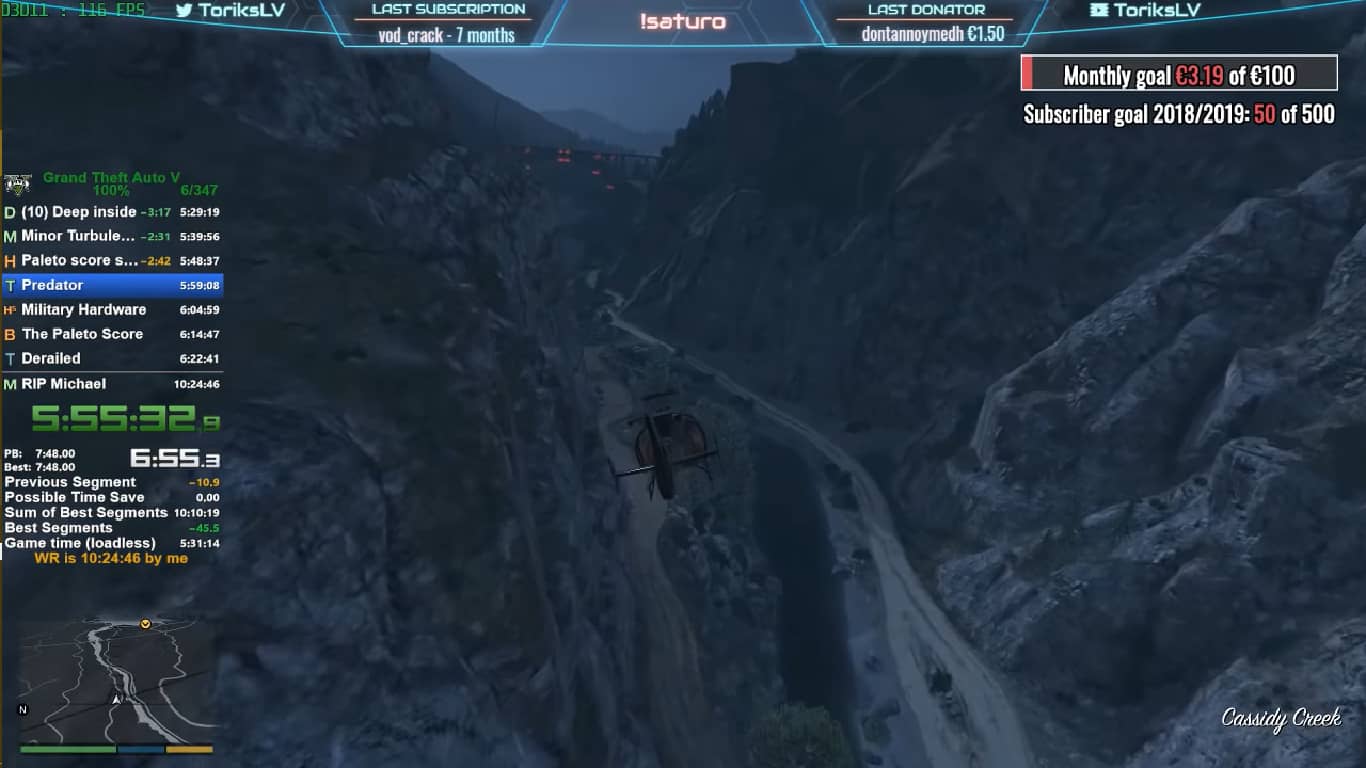Click the yellow objective marker on the minimap
1366x768 pixels.
click(x=143, y=622)
